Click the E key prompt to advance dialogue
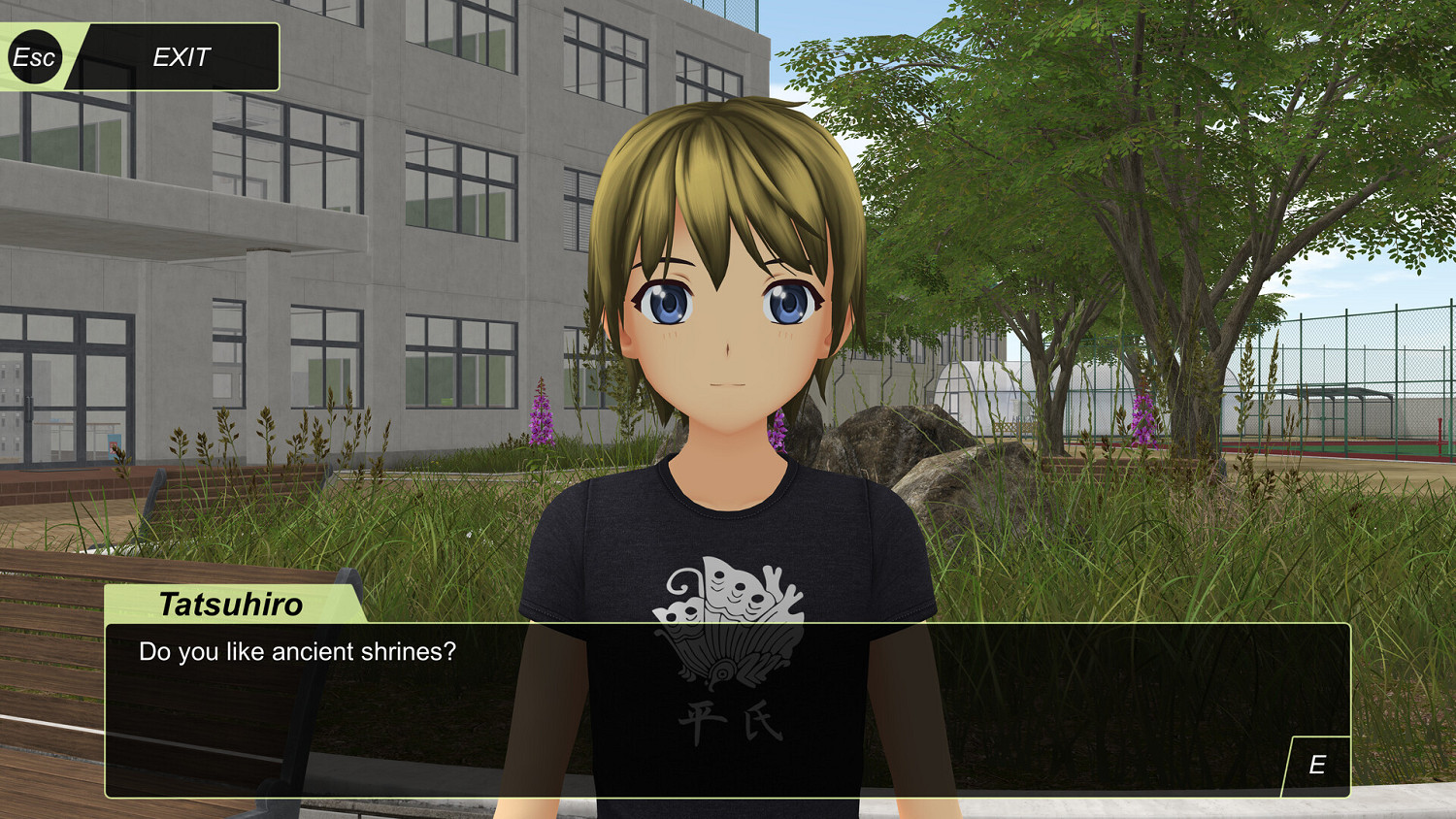 [1318, 763]
